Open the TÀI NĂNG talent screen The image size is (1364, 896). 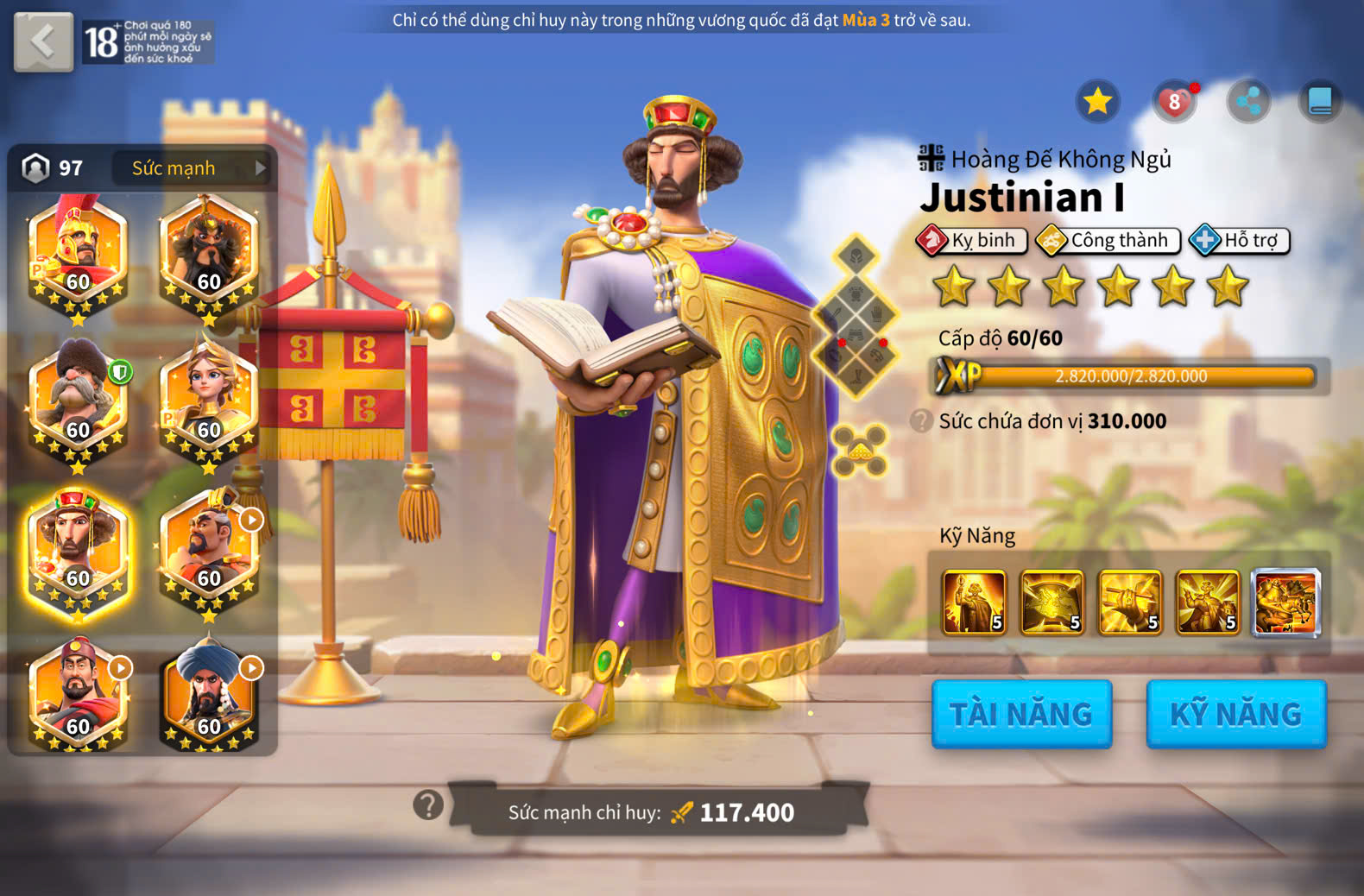1021,714
